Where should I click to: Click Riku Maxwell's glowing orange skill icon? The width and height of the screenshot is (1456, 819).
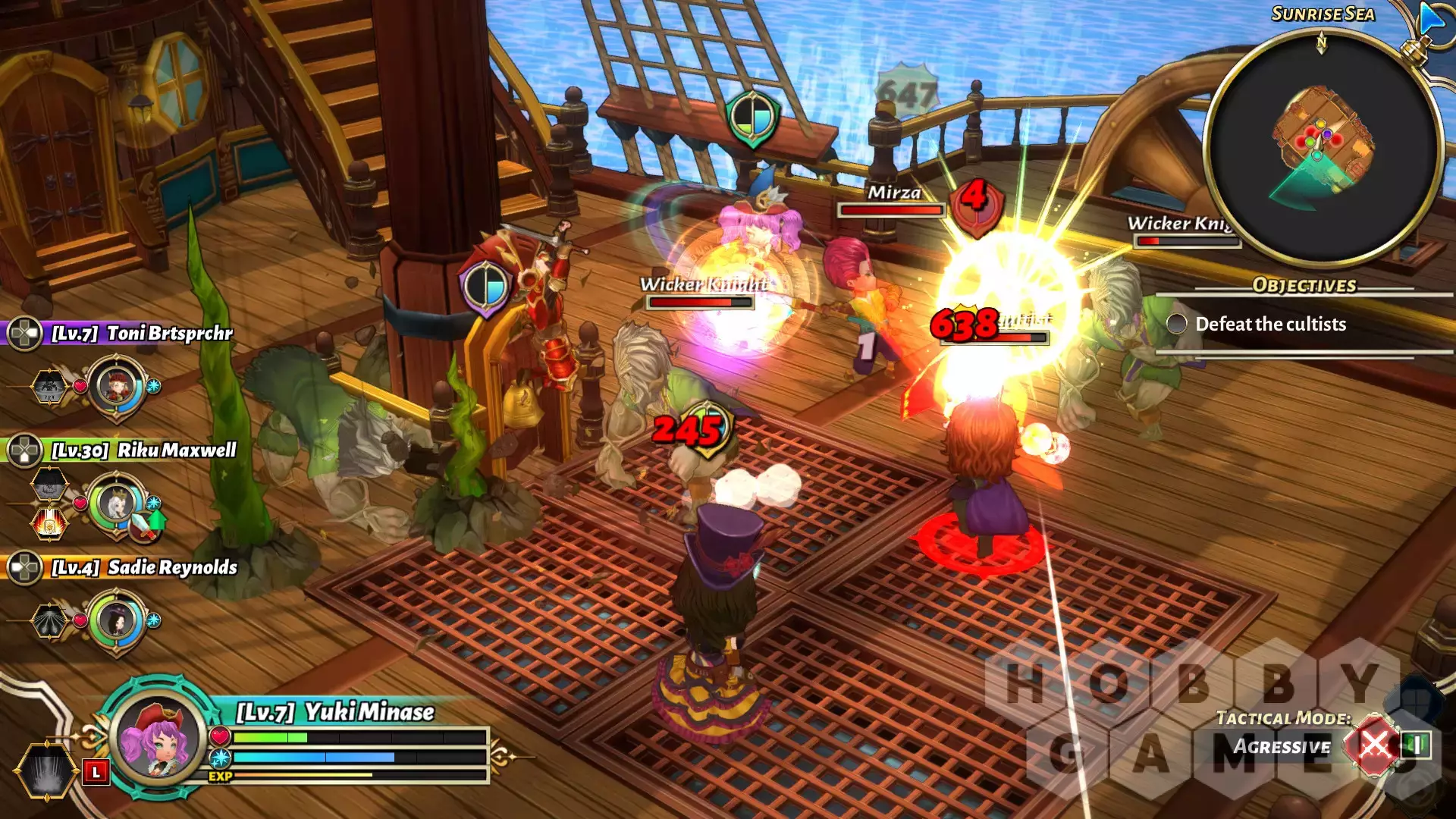(49, 523)
